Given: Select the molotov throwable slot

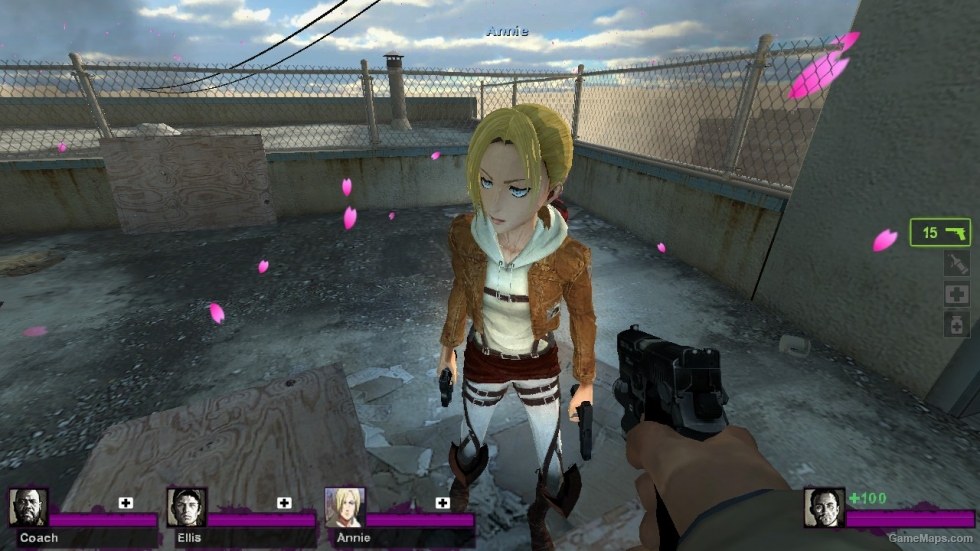Looking at the screenshot, I should (956, 263).
